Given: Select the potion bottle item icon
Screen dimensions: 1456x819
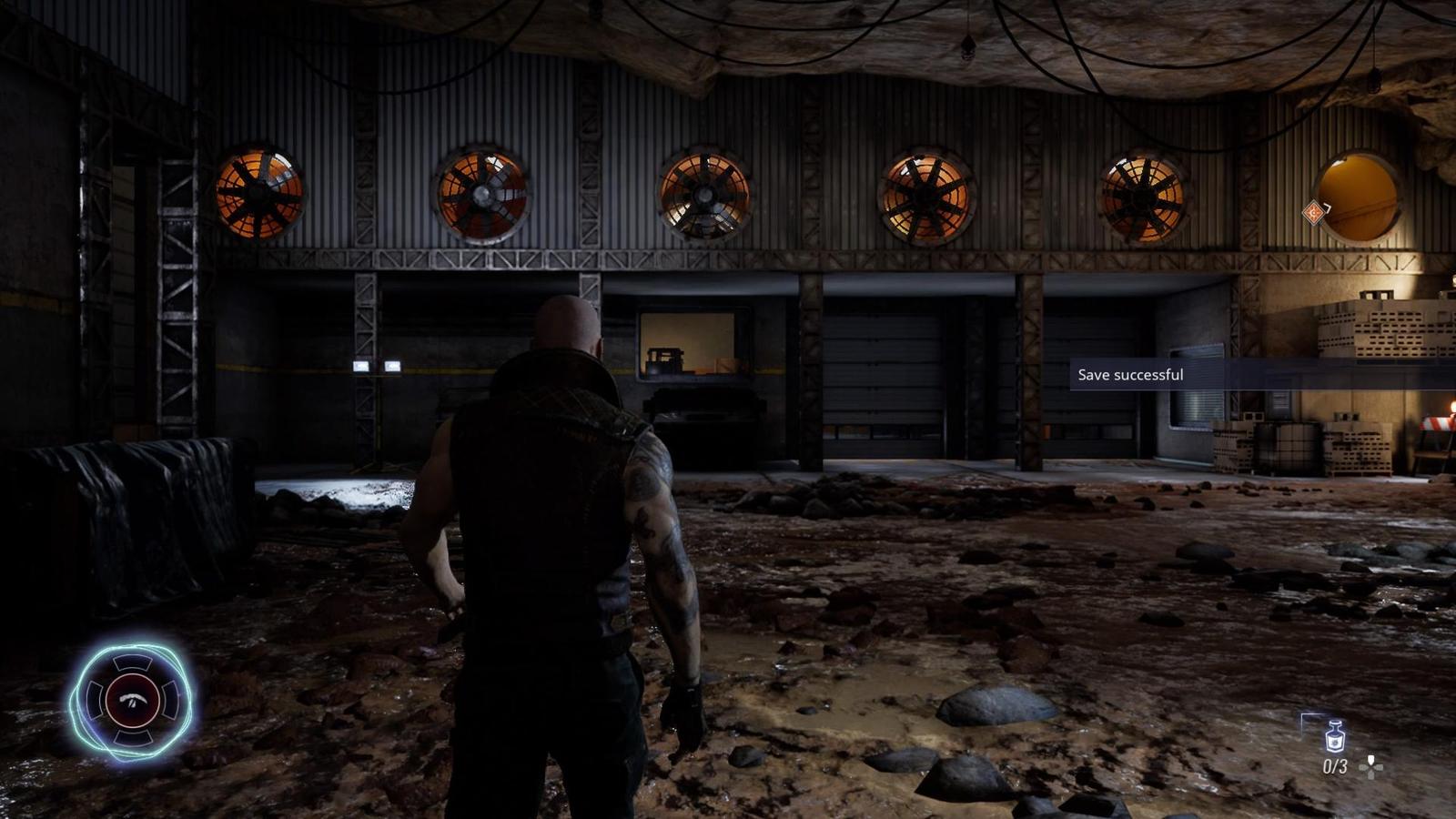Looking at the screenshot, I should tap(1334, 735).
